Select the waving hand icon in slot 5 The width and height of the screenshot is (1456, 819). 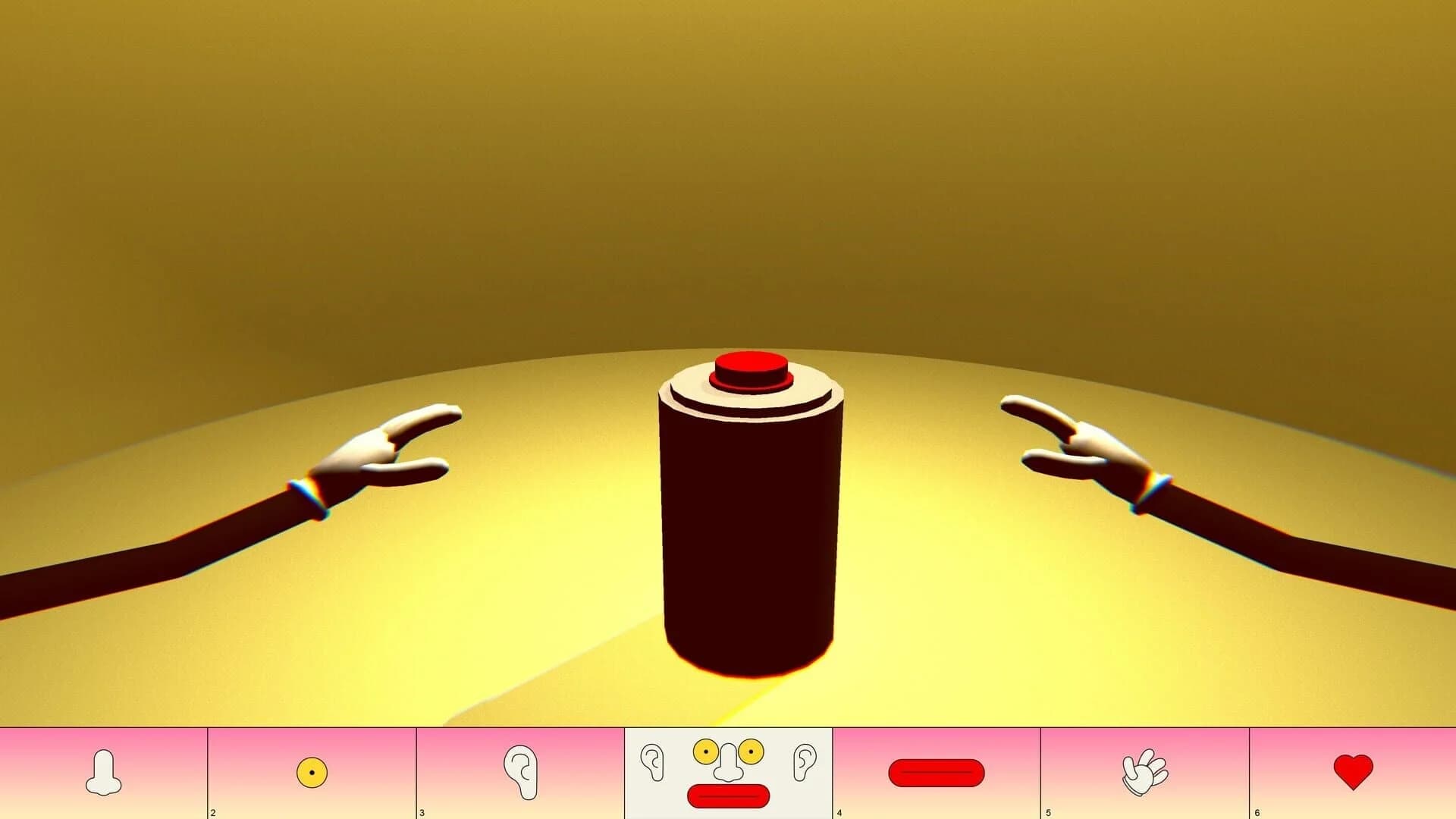coord(1143,772)
